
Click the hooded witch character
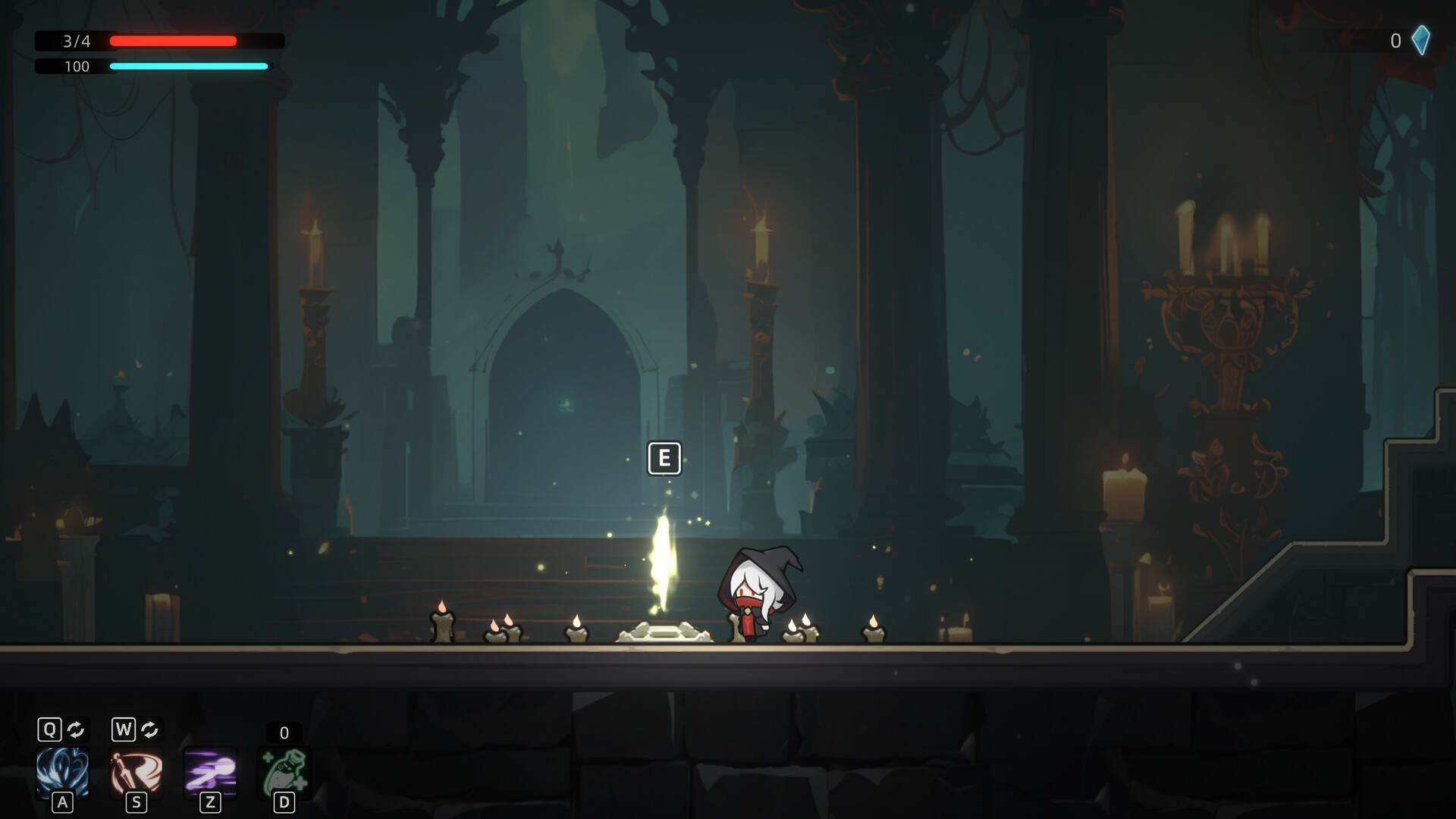point(758,591)
